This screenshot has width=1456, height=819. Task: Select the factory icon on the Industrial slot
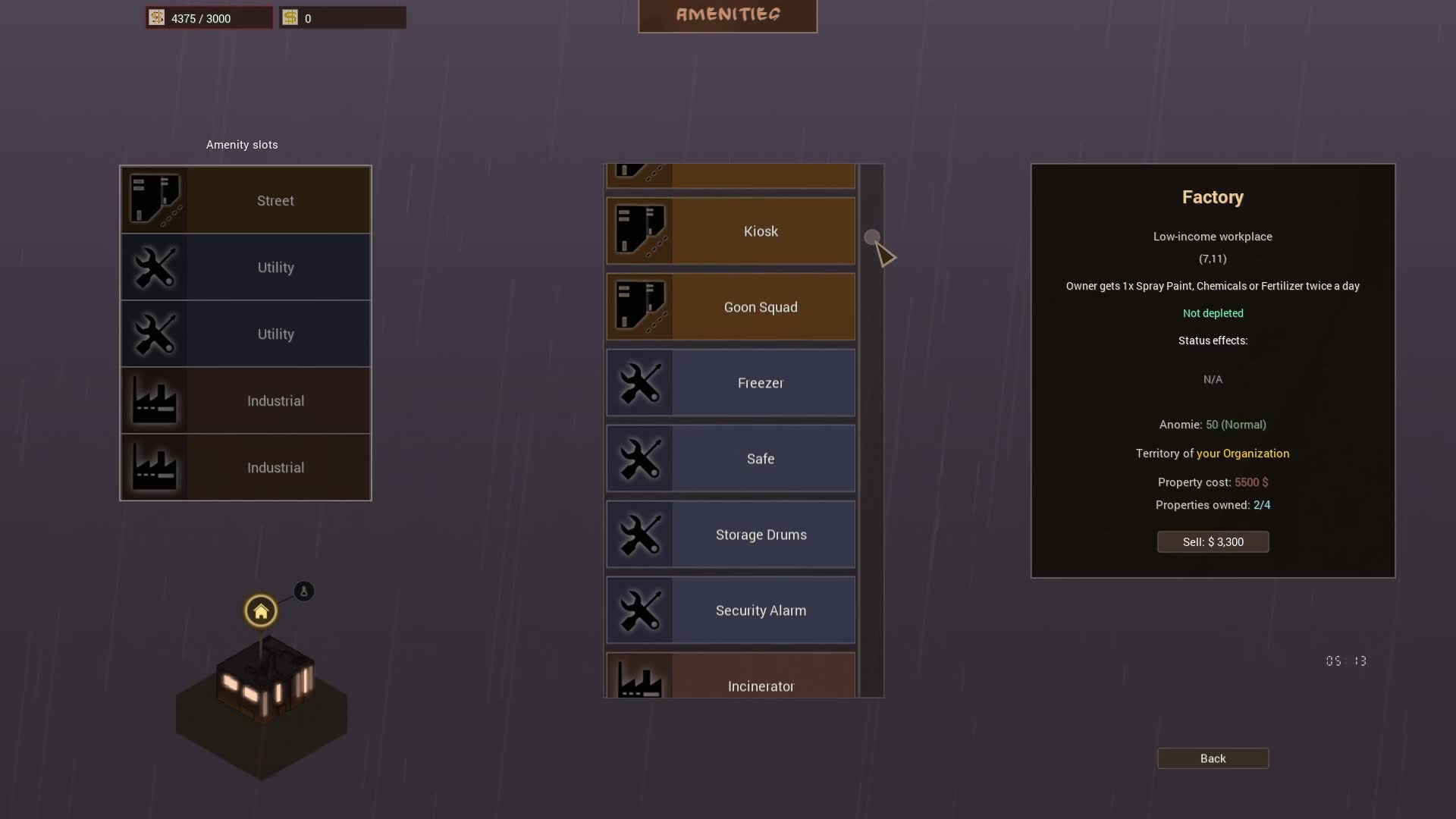155,400
